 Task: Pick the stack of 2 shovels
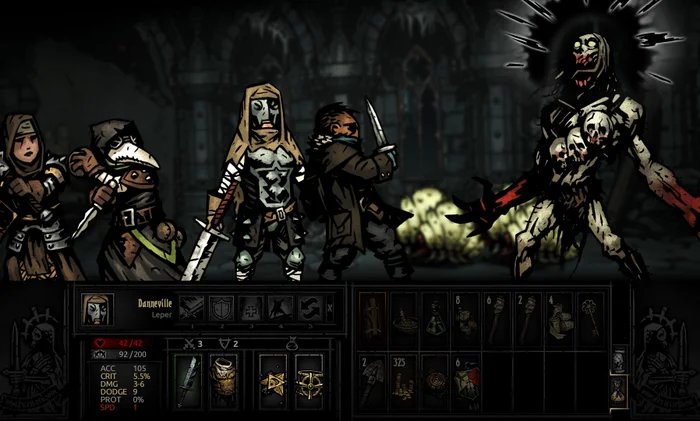(373, 381)
